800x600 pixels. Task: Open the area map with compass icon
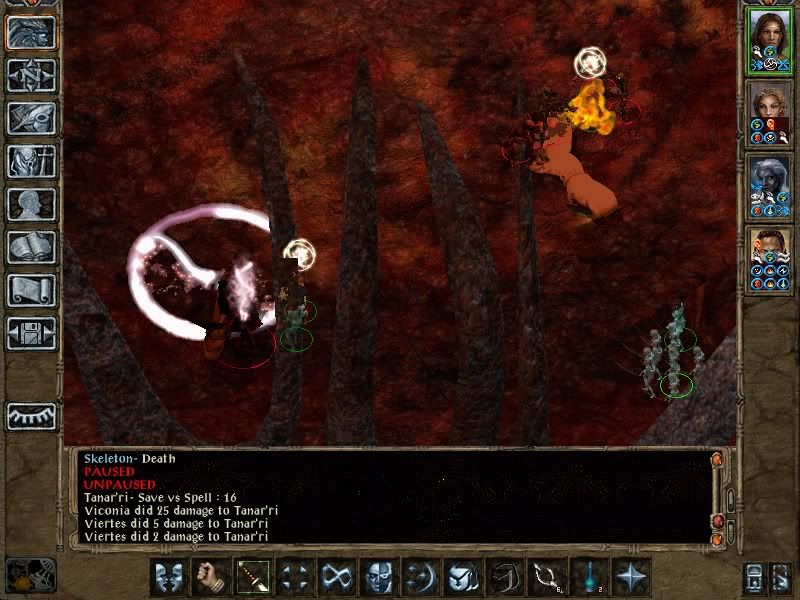[x=31, y=76]
